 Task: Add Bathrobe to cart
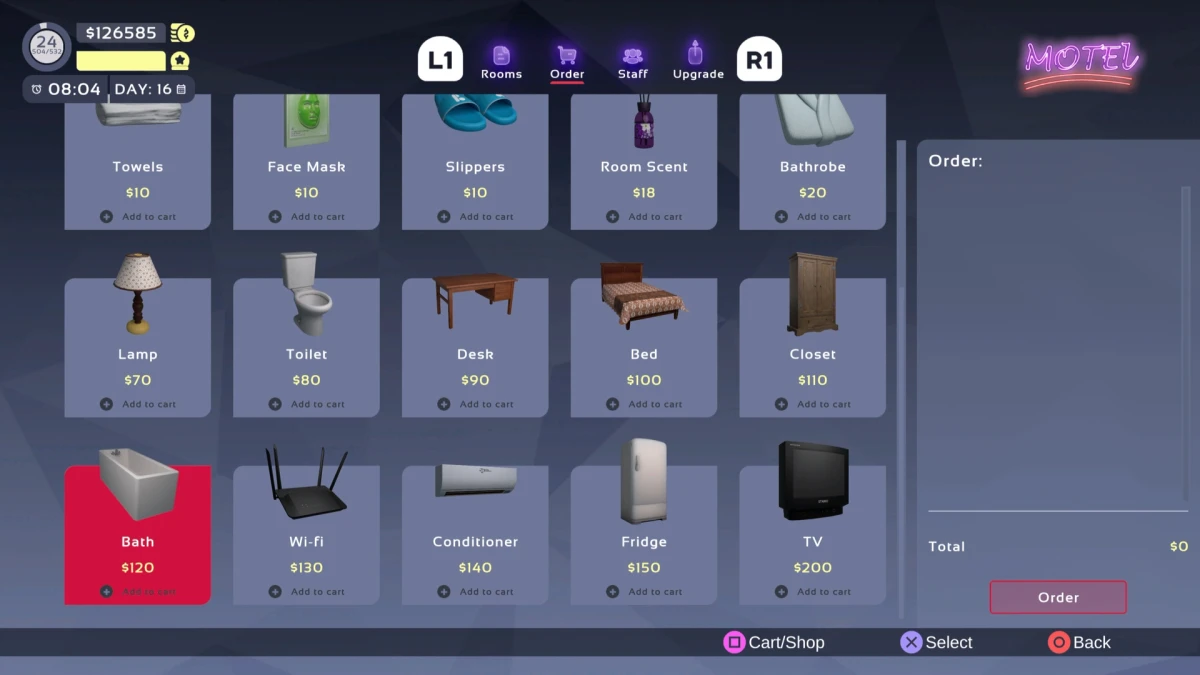tap(813, 216)
